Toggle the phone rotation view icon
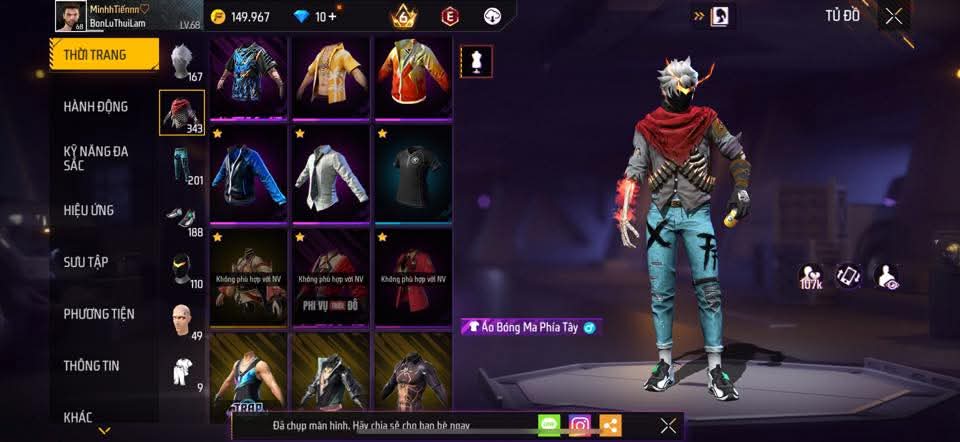Image resolution: width=960 pixels, height=442 pixels. (849, 276)
